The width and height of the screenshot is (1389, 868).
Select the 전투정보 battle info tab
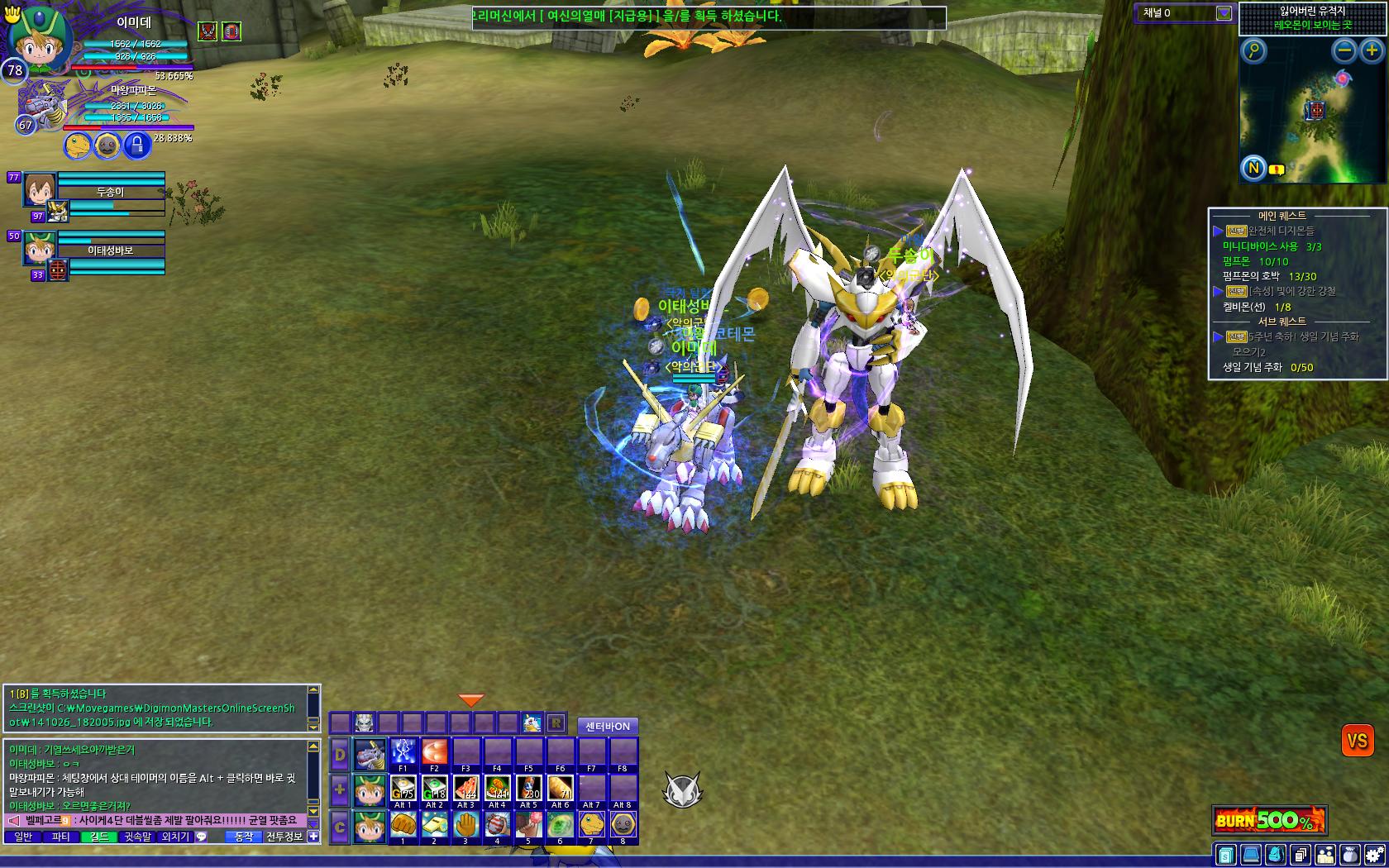tap(284, 837)
